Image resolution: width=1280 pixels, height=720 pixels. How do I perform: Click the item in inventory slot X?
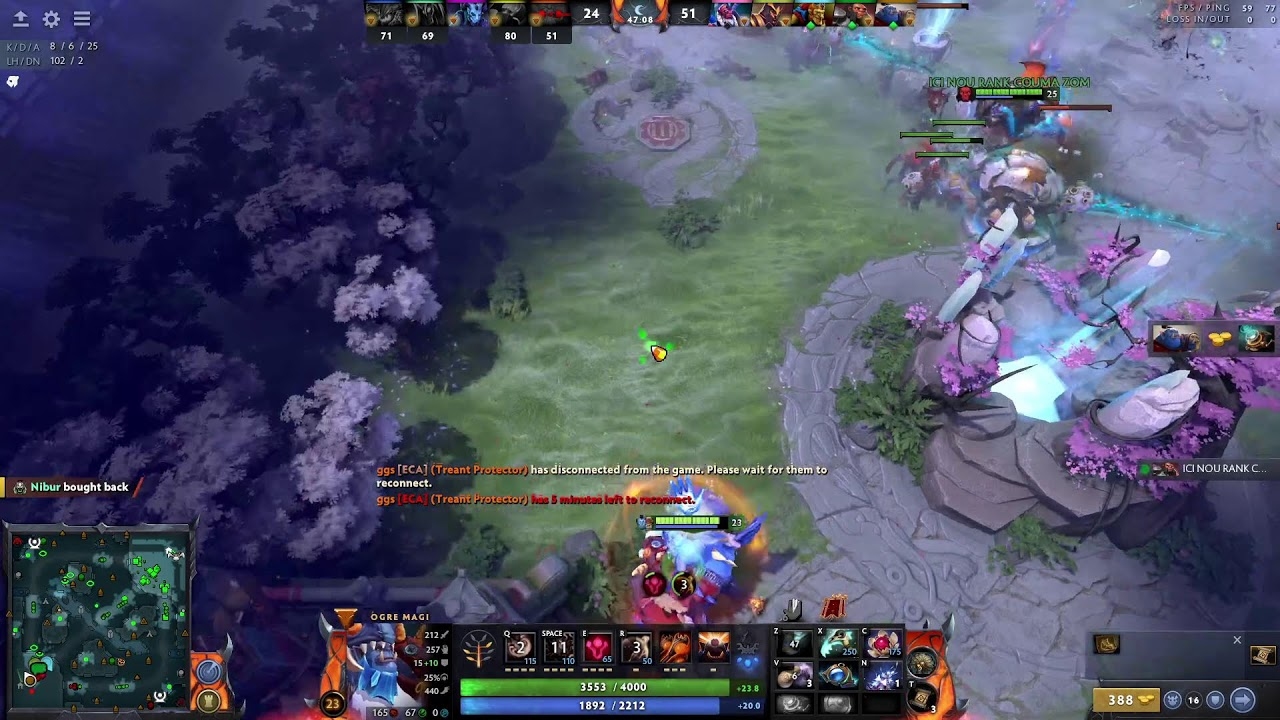[838, 641]
